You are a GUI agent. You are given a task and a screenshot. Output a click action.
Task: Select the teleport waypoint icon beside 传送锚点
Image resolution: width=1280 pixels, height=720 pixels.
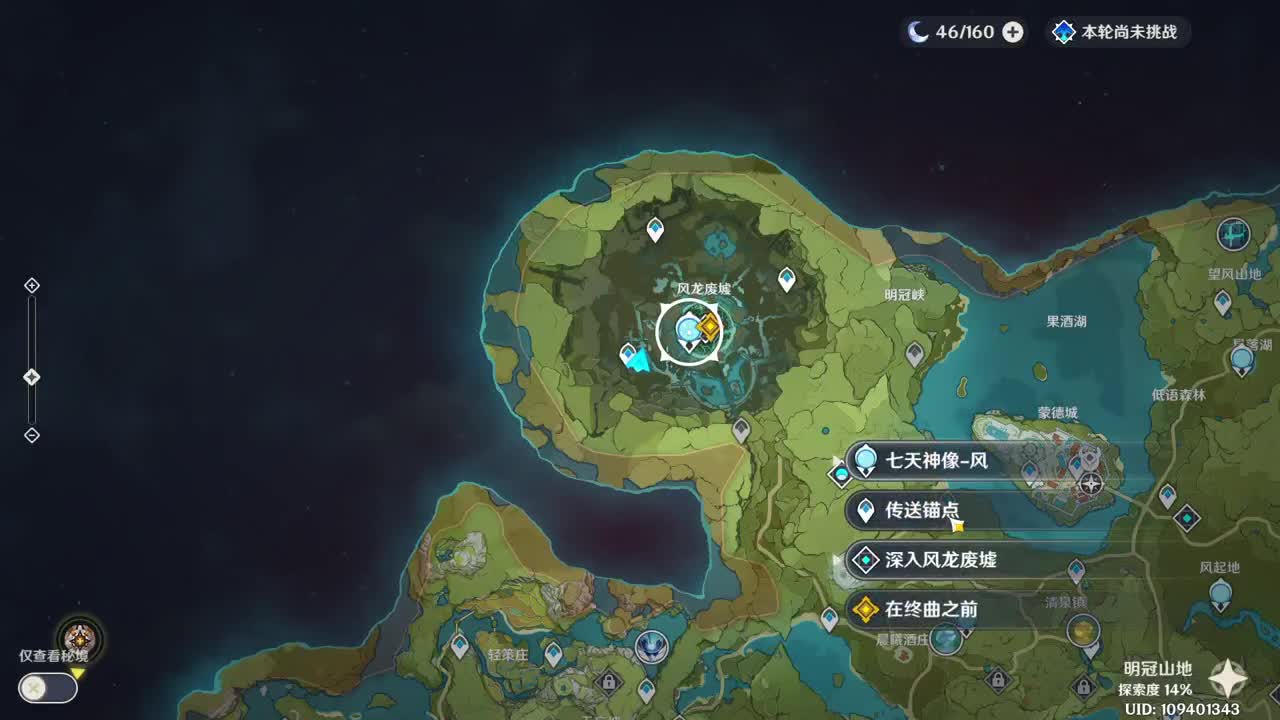[x=865, y=512]
